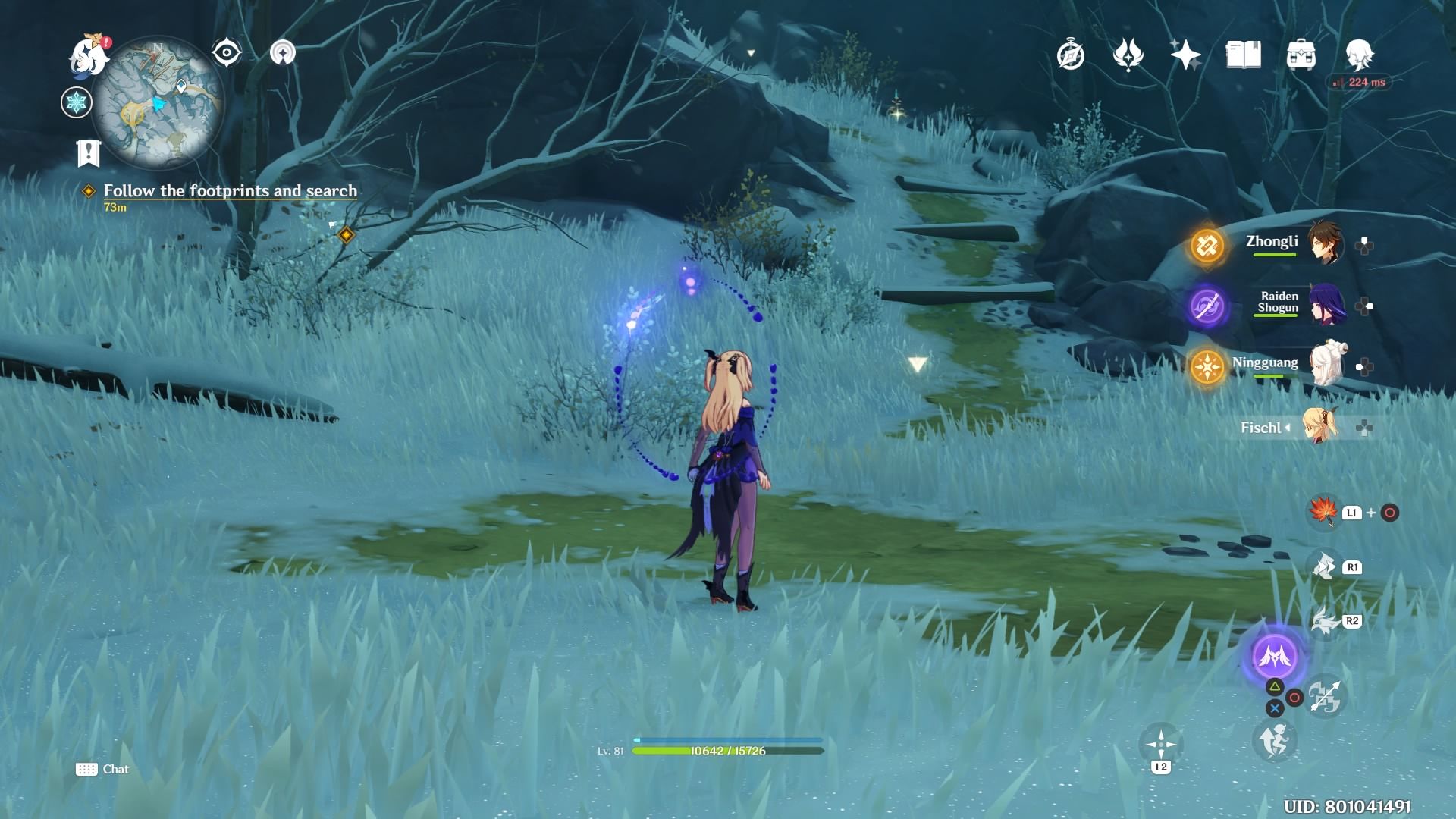
Task: Open the Chat window
Action: coord(103,769)
